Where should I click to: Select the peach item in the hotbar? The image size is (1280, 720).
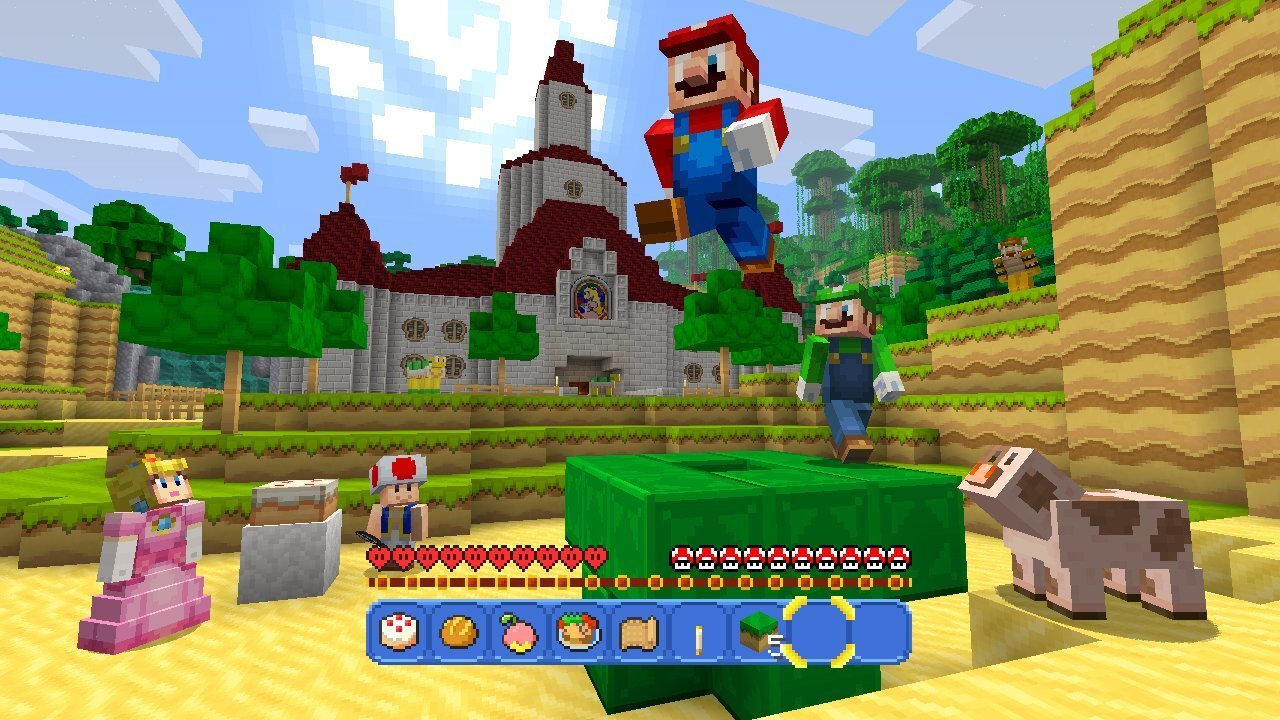[519, 633]
